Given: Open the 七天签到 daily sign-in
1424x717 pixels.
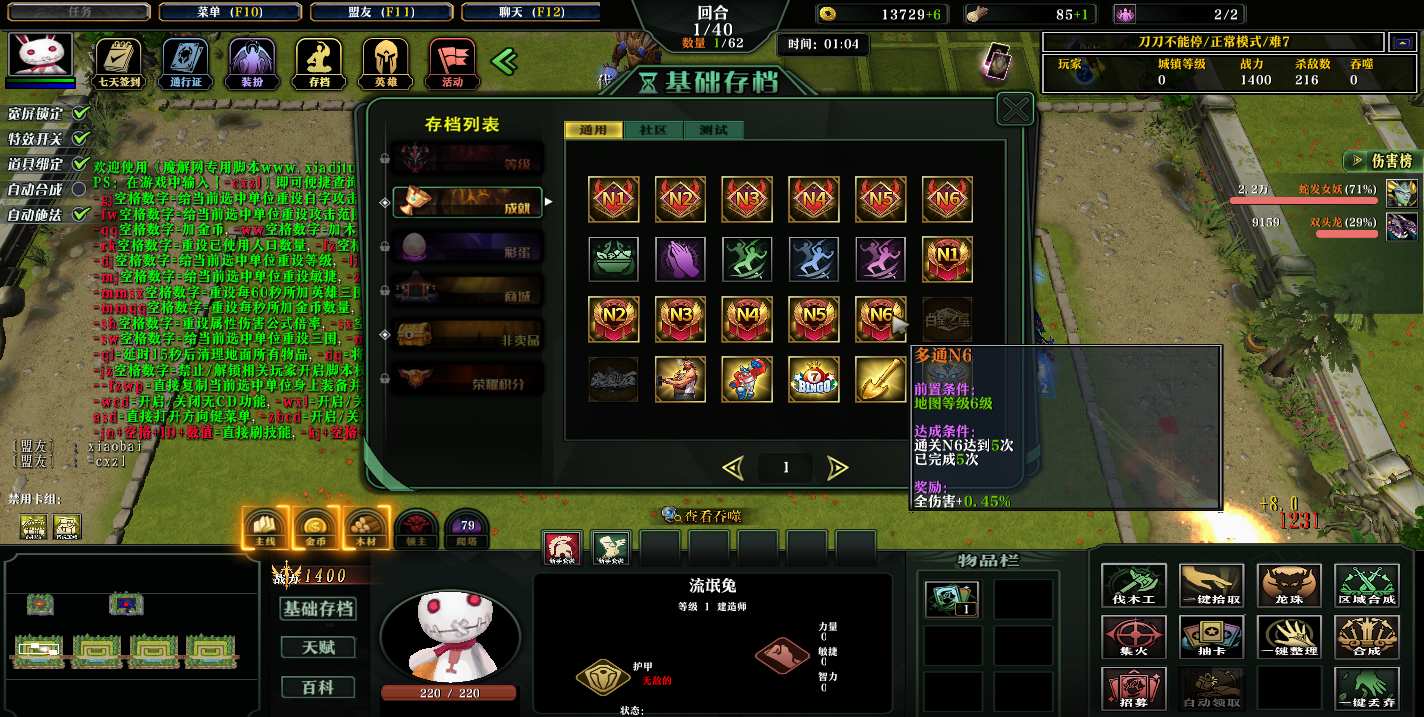Looking at the screenshot, I should tap(118, 63).
